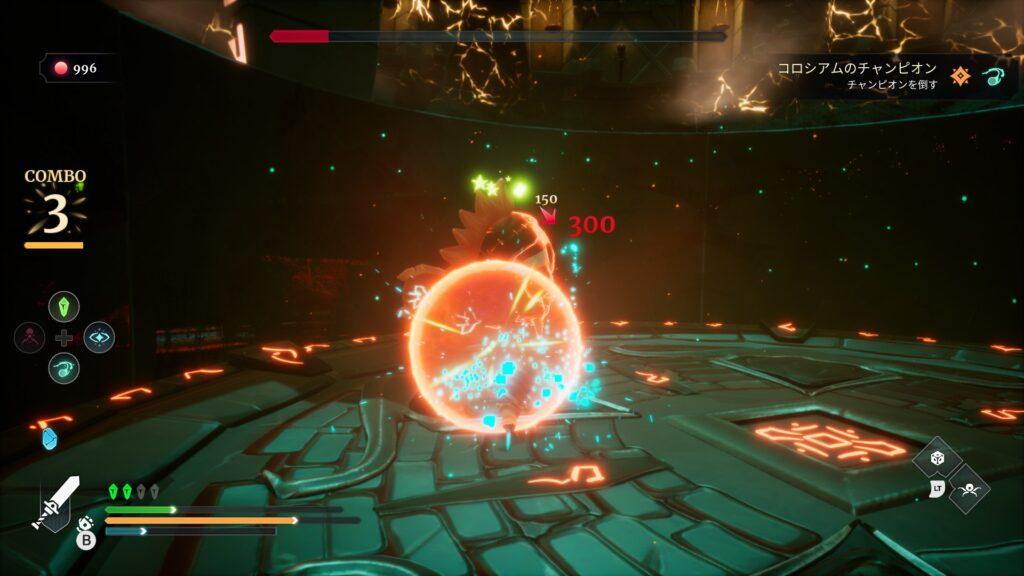Select the green crystal quick-slot icon
The width and height of the screenshot is (1024, 576).
click(64, 306)
